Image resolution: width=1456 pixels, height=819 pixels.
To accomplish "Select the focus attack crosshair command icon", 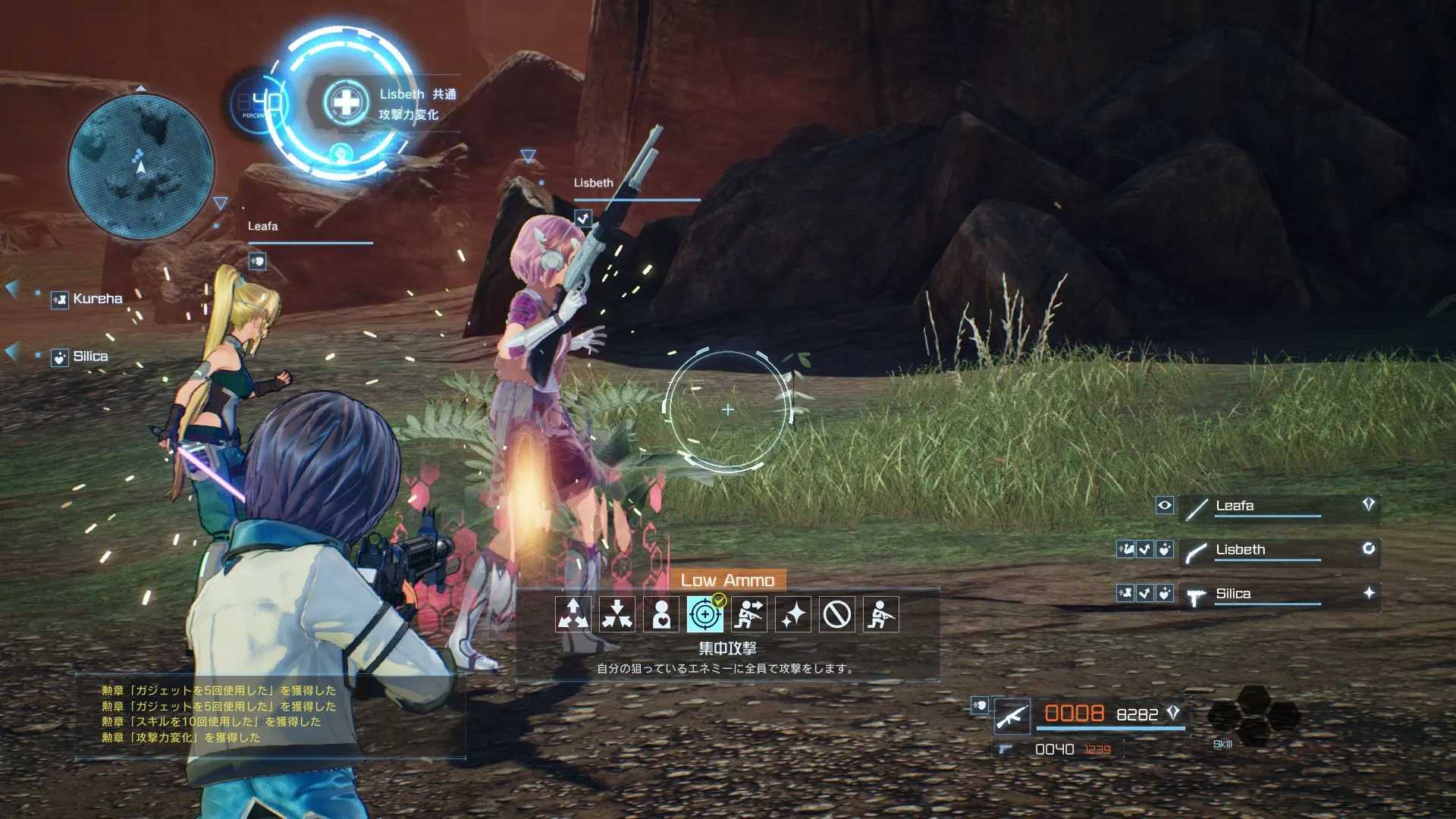I will pos(705,616).
